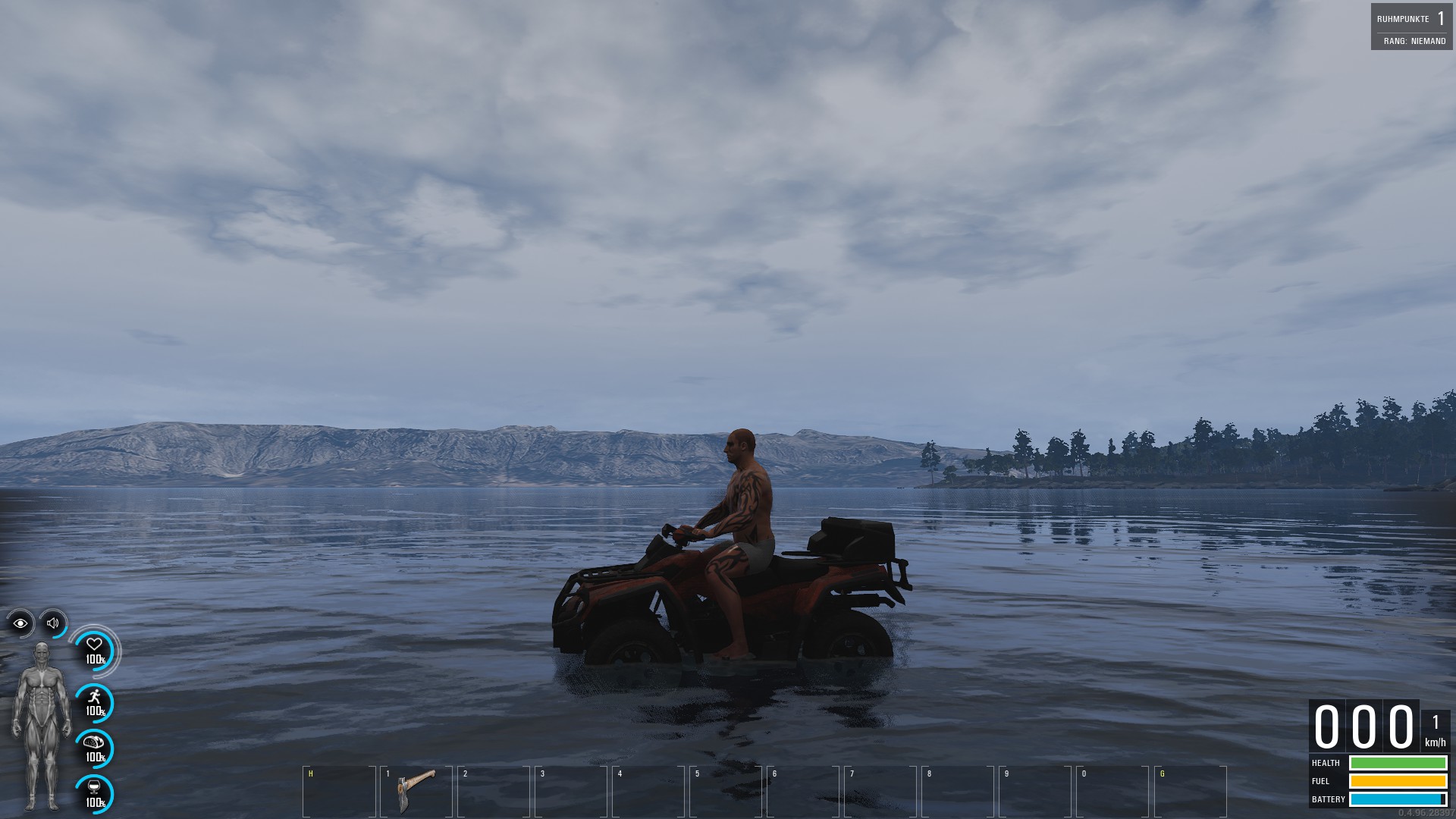1456x819 pixels.
Task: Click the speaker sound icon
Action: click(x=53, y=623)
